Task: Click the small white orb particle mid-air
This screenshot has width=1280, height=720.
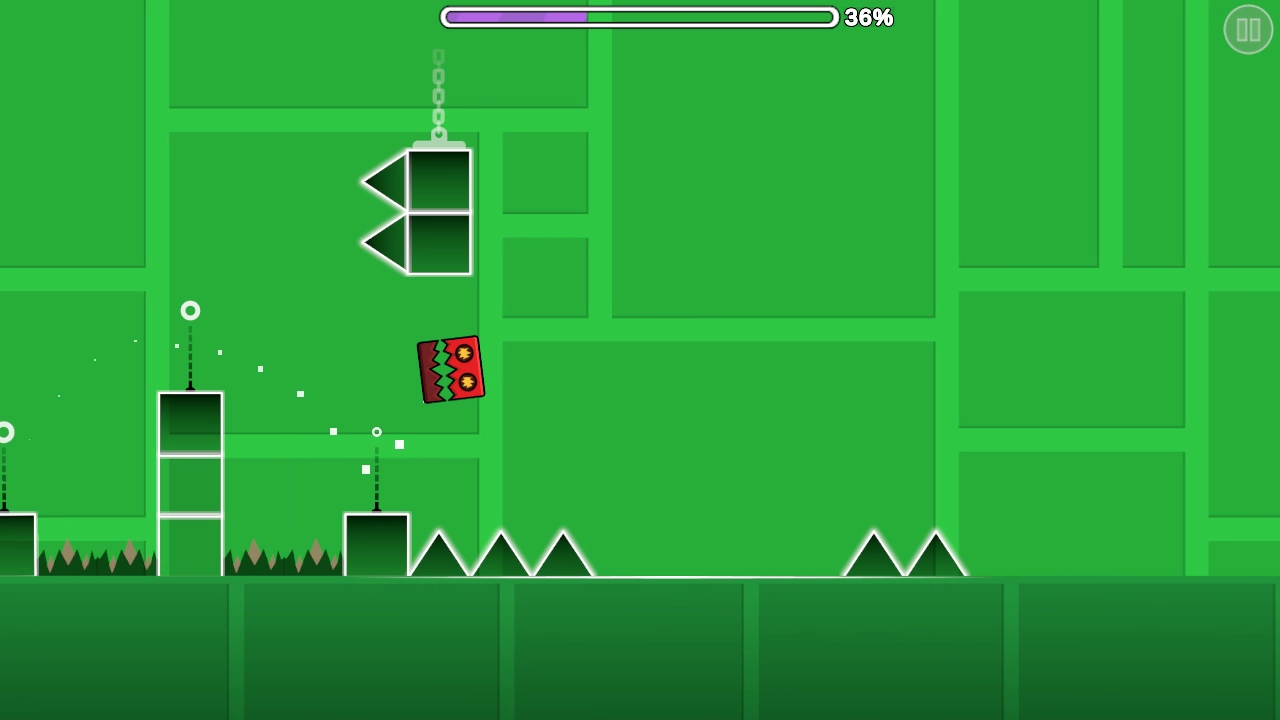Action: pyautogui.click(x=377, y=432)
